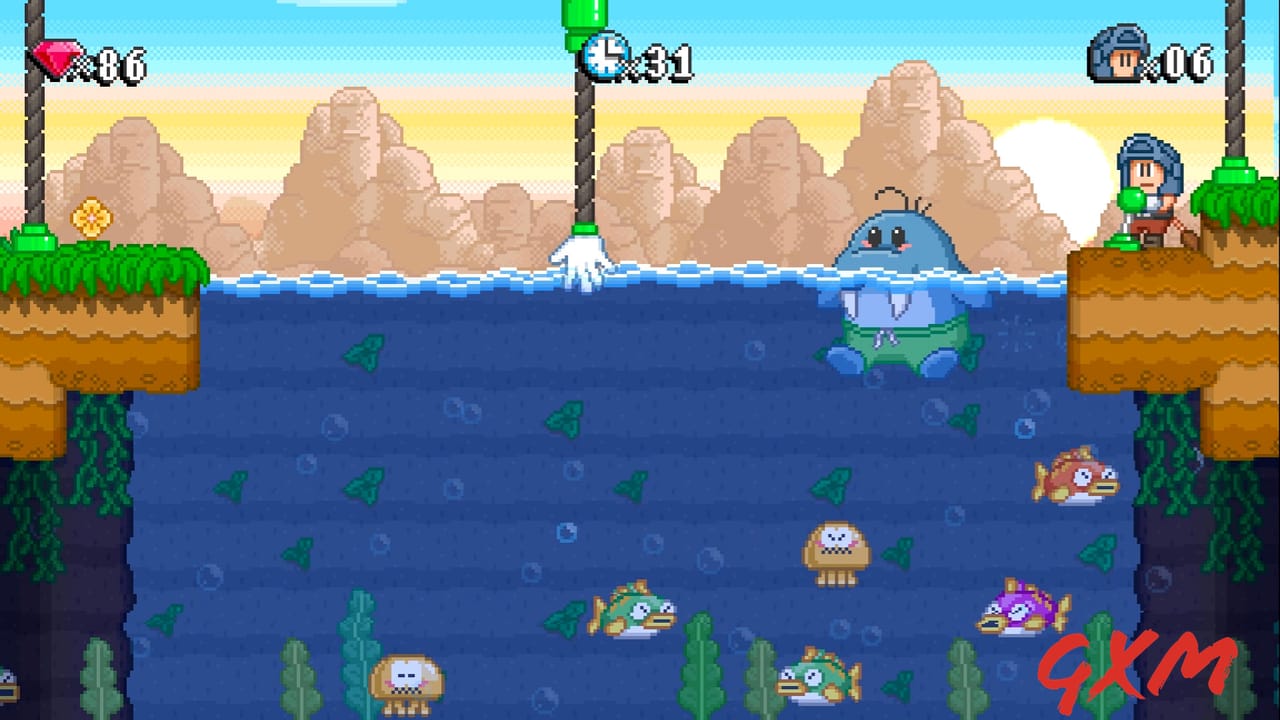1280x720 pixels.
Task: Select the green pipe at the top center
Action: coord(582,15)
